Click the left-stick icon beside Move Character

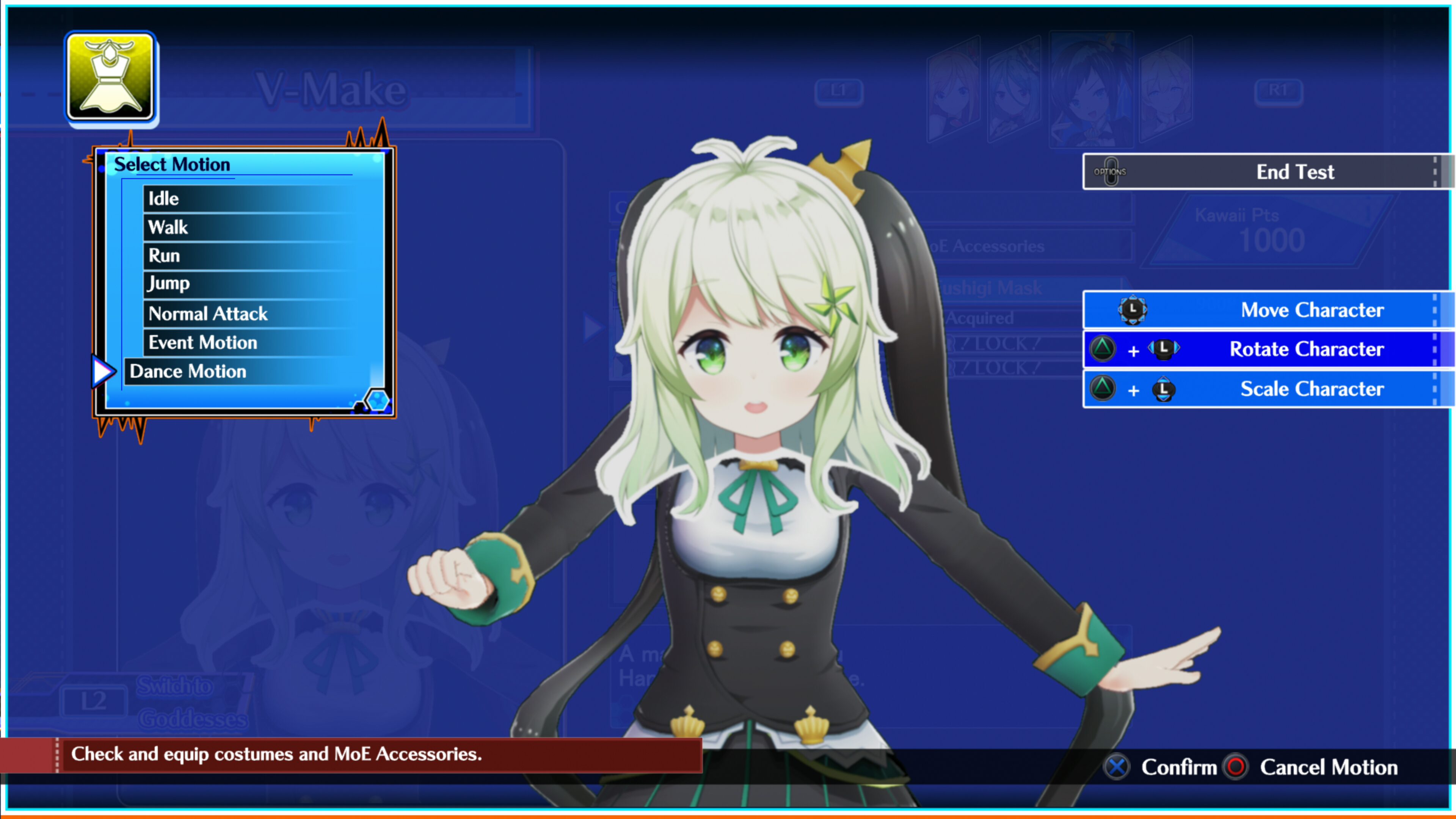1133,310
